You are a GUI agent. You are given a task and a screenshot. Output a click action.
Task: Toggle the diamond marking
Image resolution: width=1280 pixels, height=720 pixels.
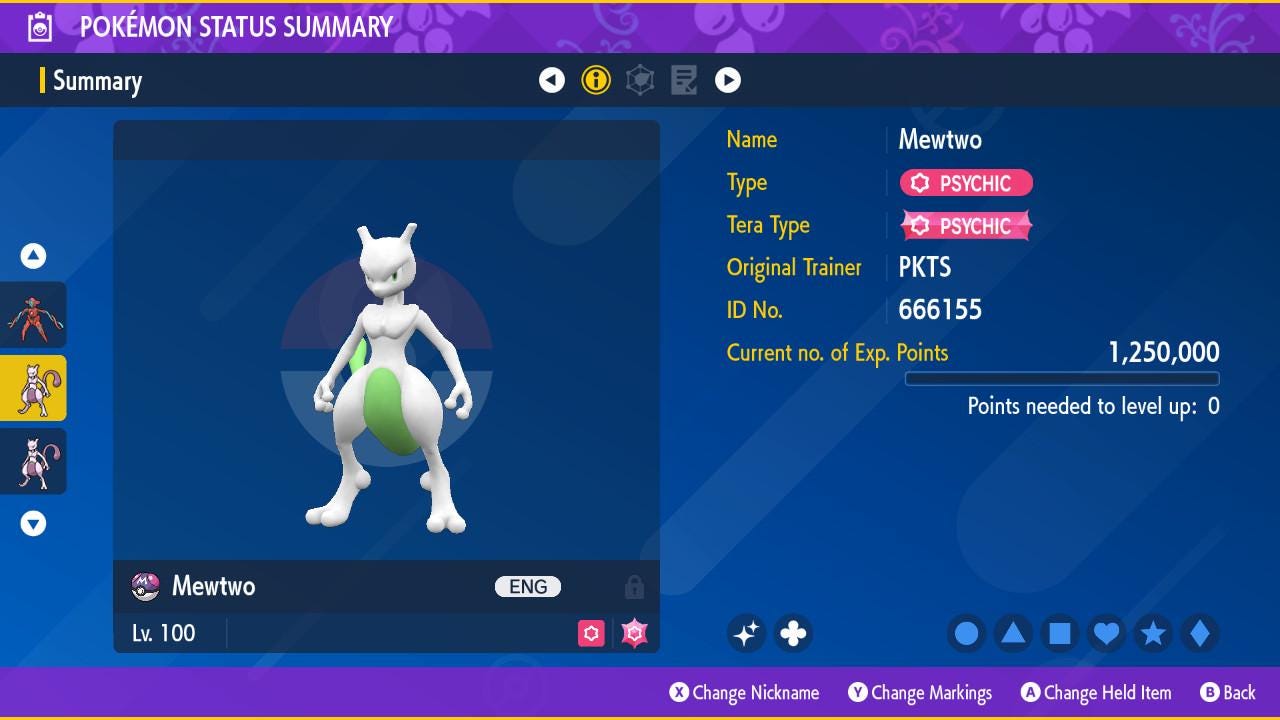point(1199,633)
